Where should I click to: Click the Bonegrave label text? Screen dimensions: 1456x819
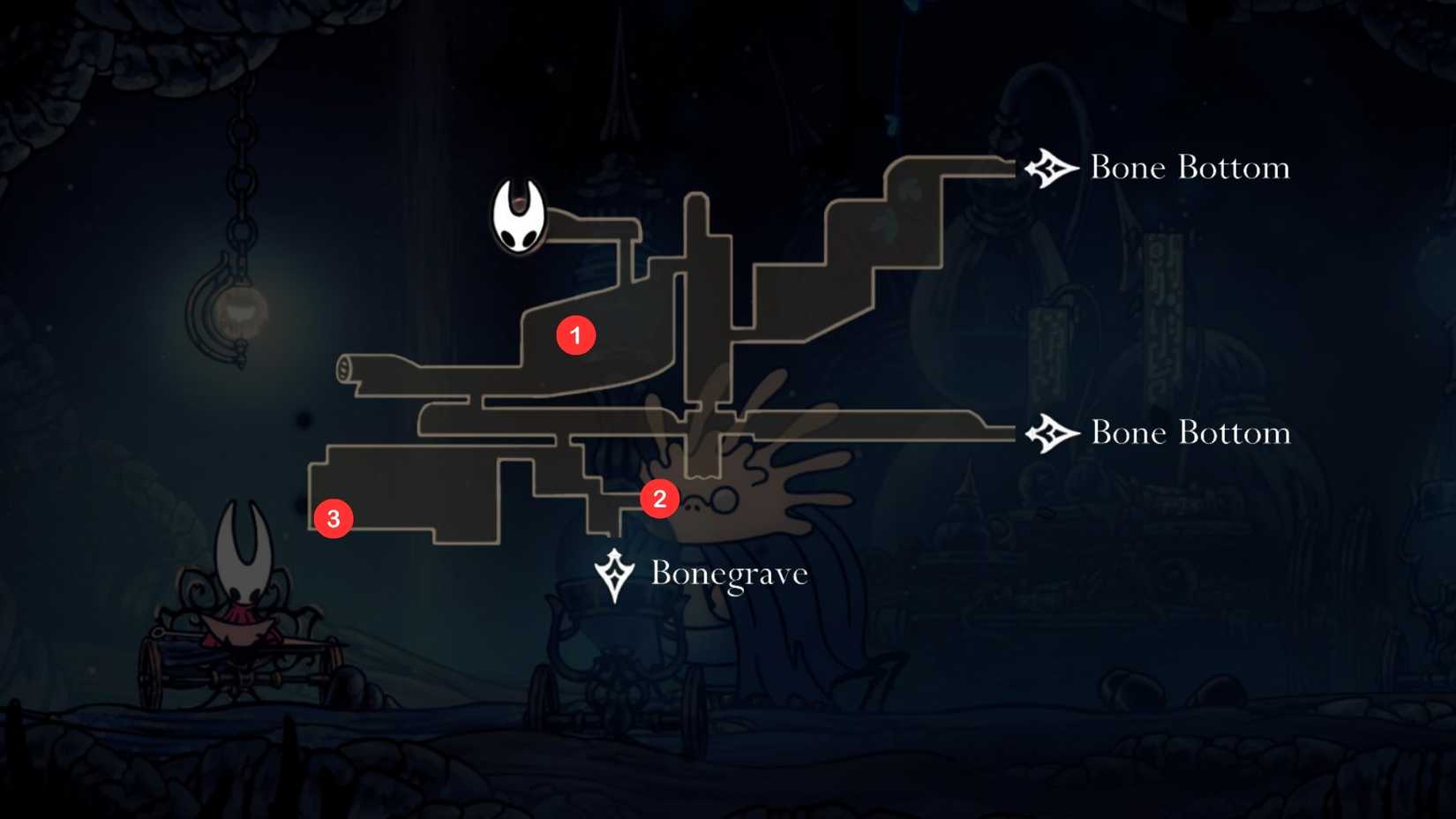(727, 573)
